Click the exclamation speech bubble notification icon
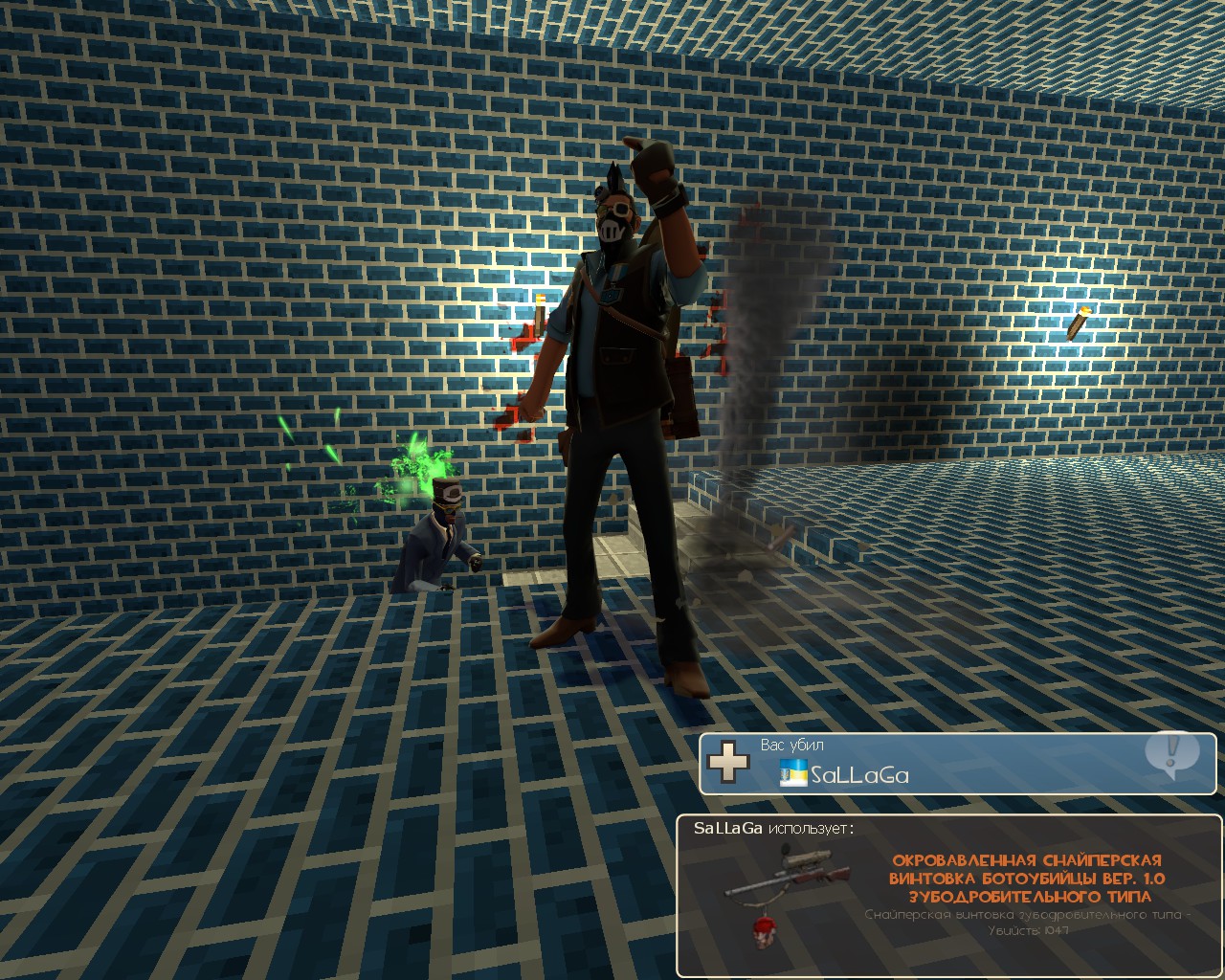The image size is (1225, 980). coord(1170,753)
